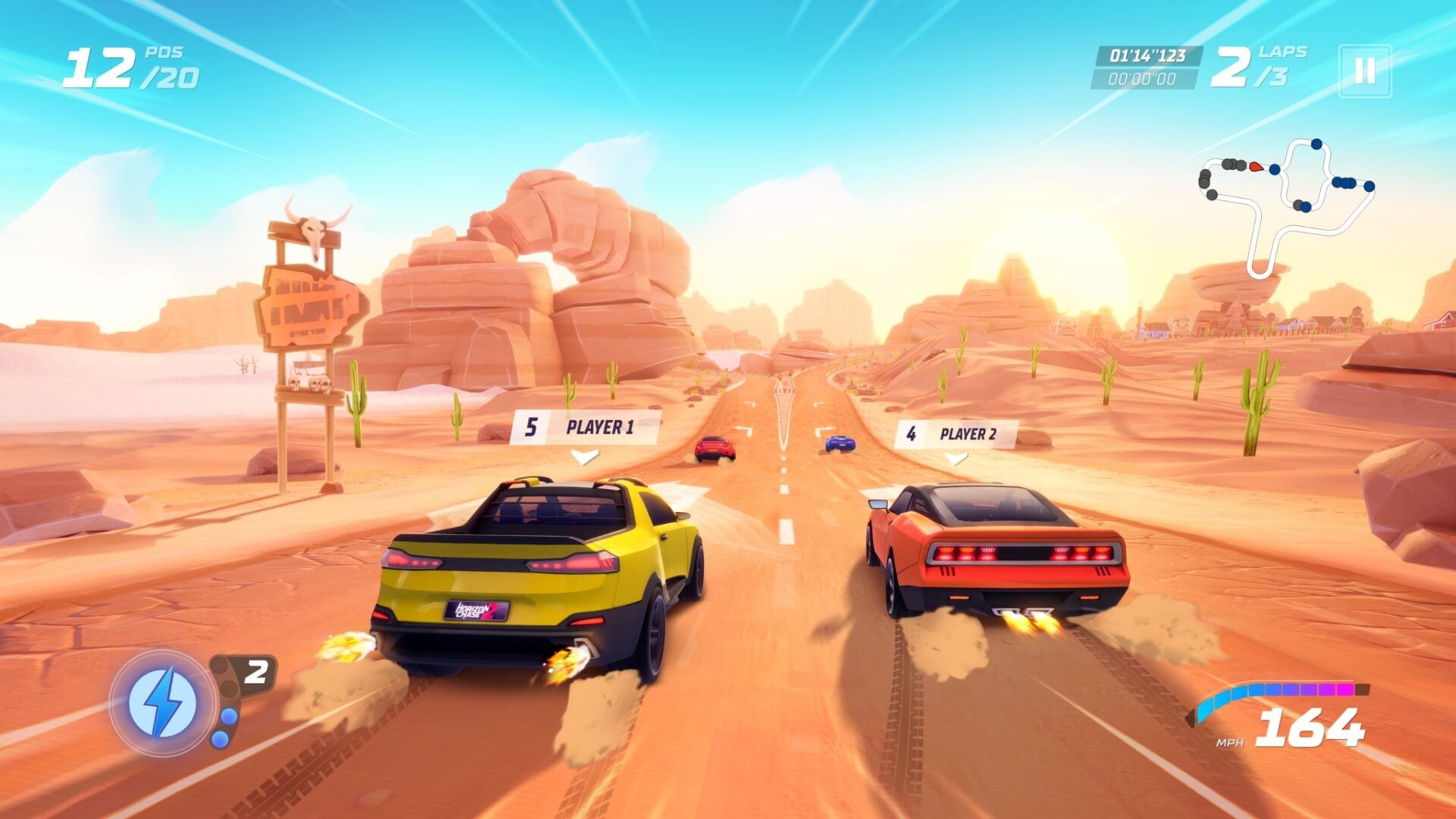This screenshot has height=819, width=1456.
Task: Select the red player marker on the minimap
Action: tap(1256, 168)
